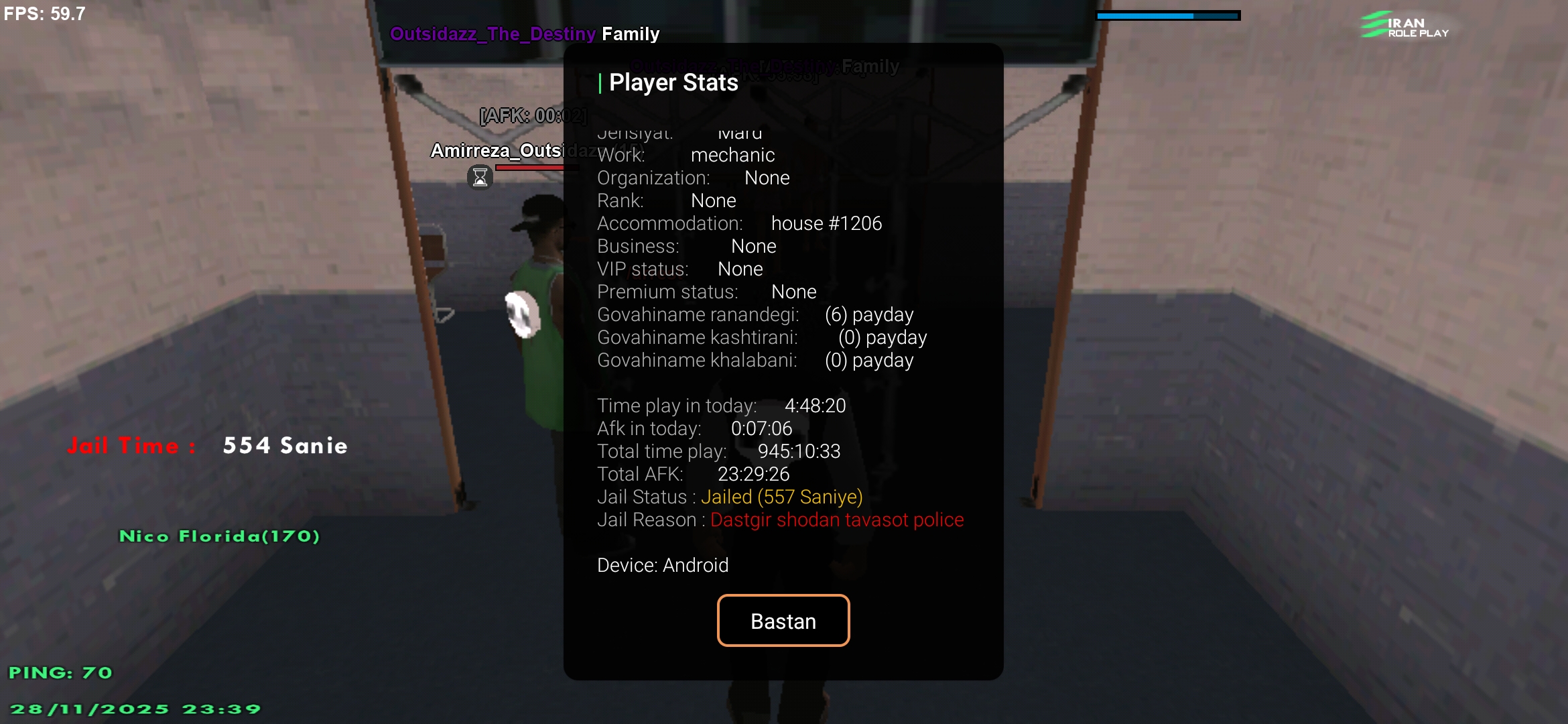This screenshot has width=1568, height=724.
Task: Click the house #1206 accommodation link
Action: [826, 223]
